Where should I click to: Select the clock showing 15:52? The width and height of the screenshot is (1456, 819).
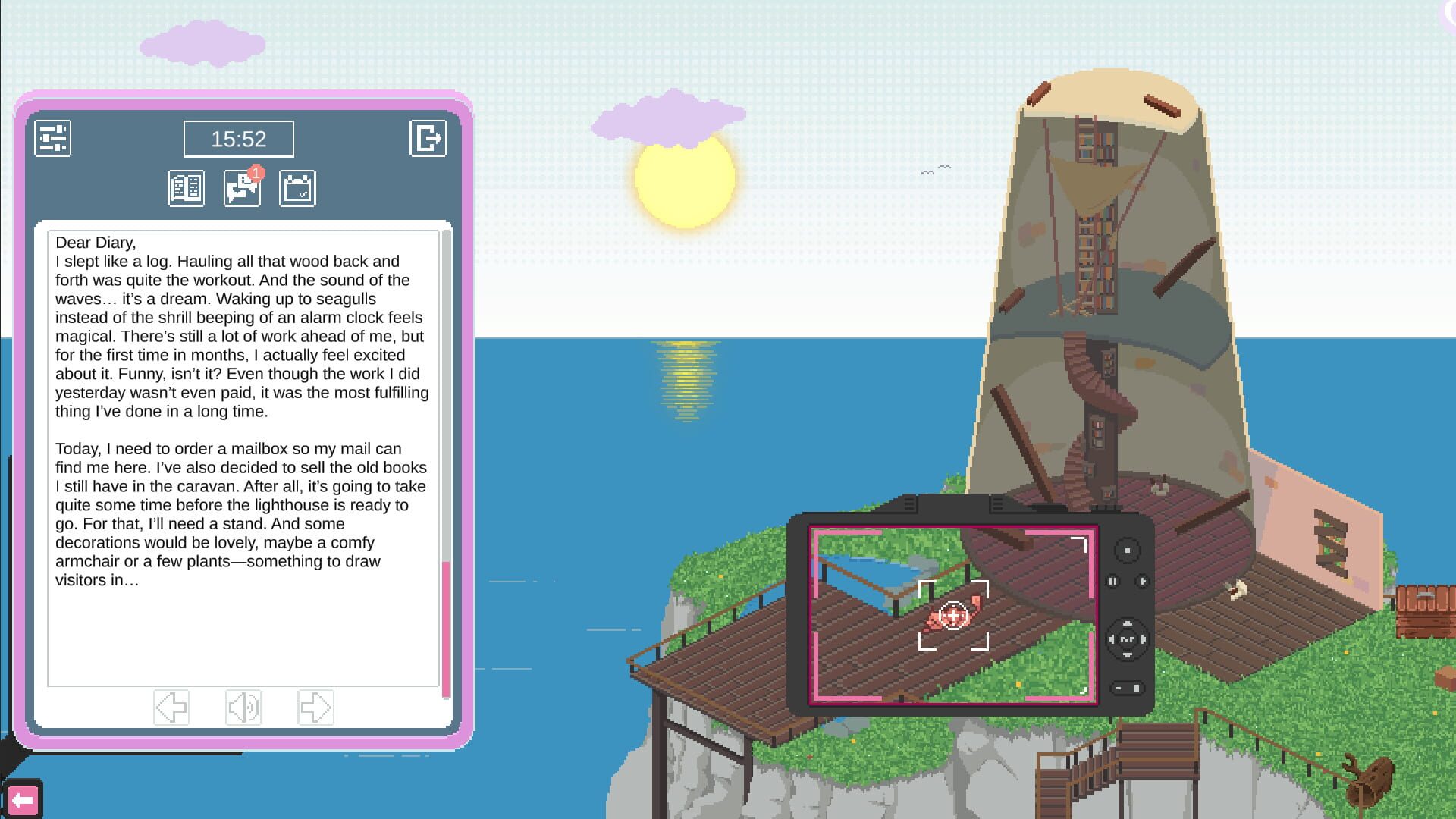point(239,139)
